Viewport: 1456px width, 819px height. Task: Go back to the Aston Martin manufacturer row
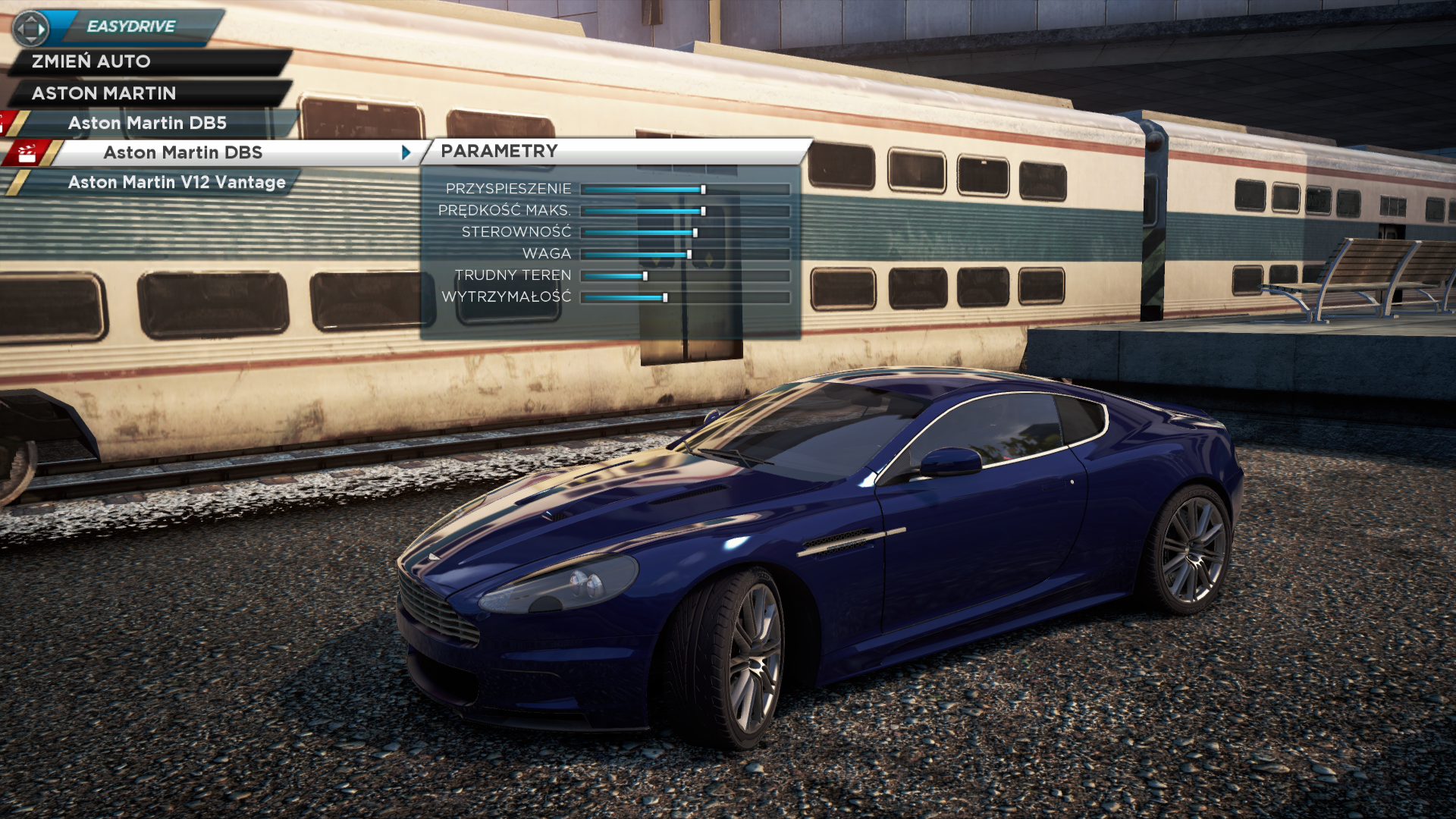[x=104, y=93]
